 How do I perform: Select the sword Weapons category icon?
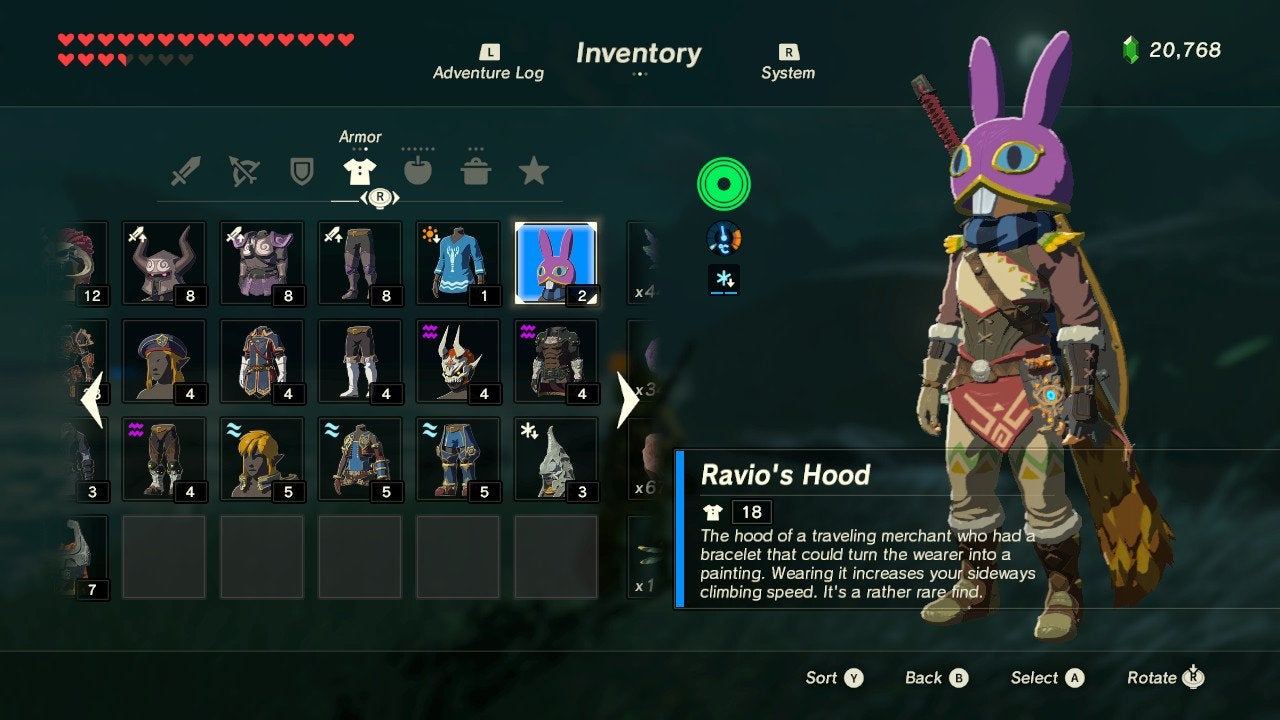point(186,170)
